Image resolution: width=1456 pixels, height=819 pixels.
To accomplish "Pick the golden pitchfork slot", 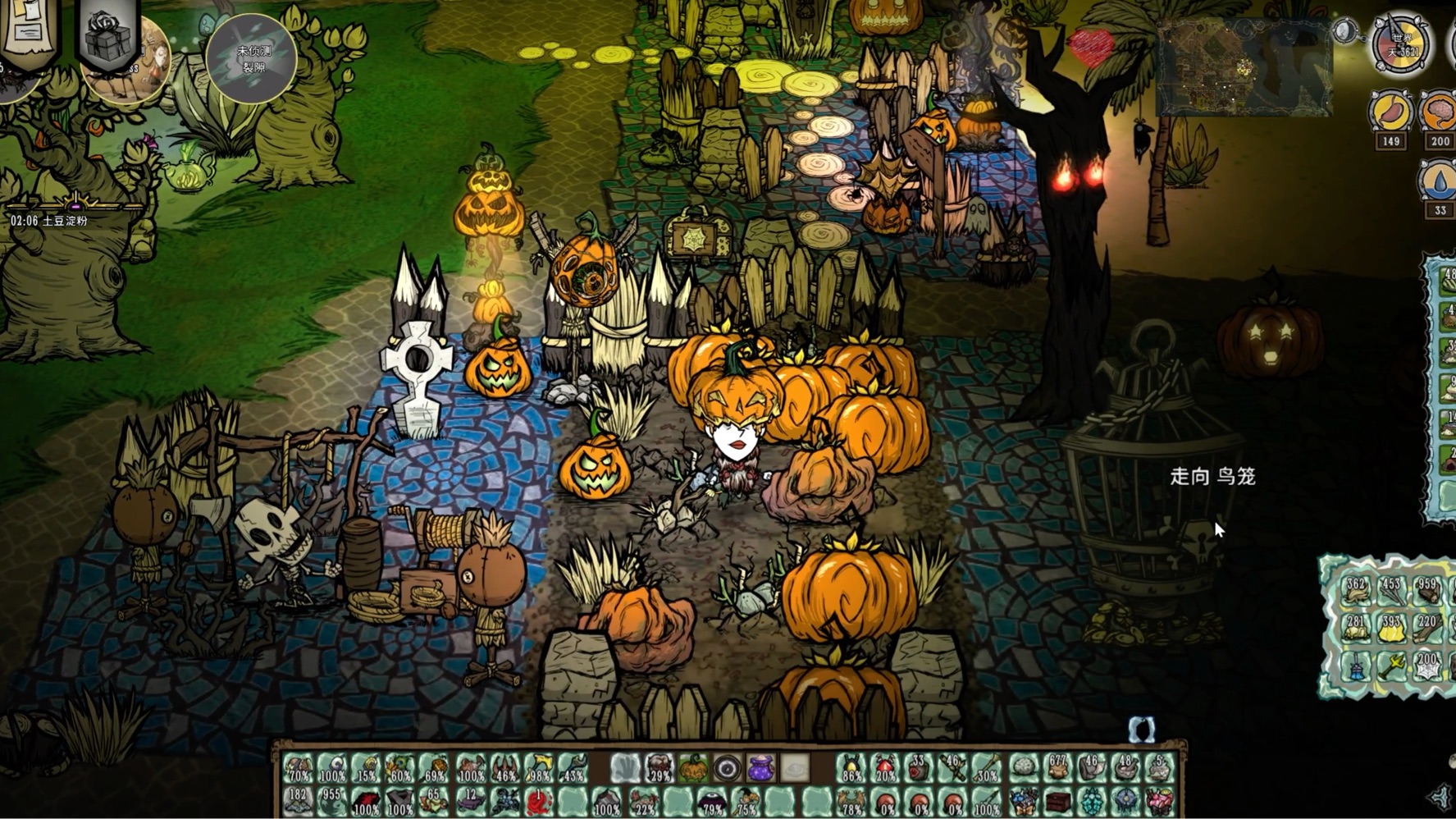I will [x=1392, y=666].
